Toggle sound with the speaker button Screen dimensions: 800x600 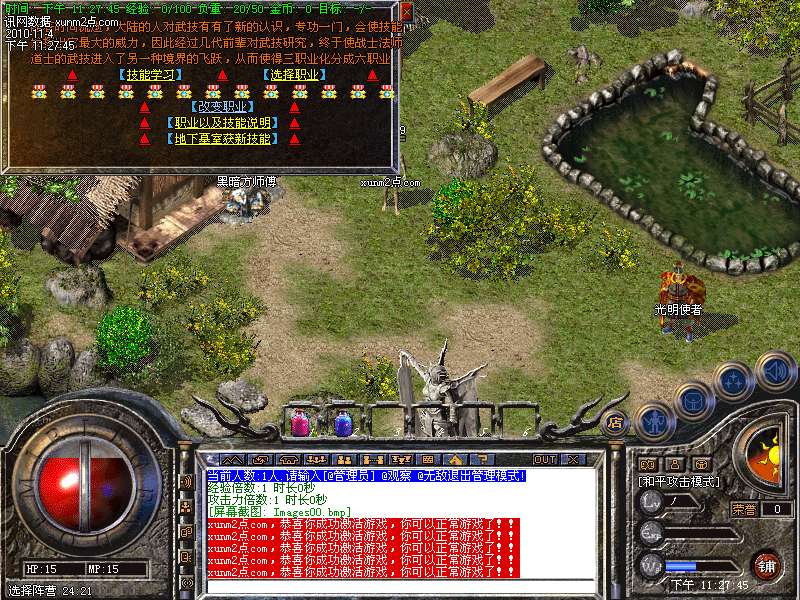tap(775, 371)
